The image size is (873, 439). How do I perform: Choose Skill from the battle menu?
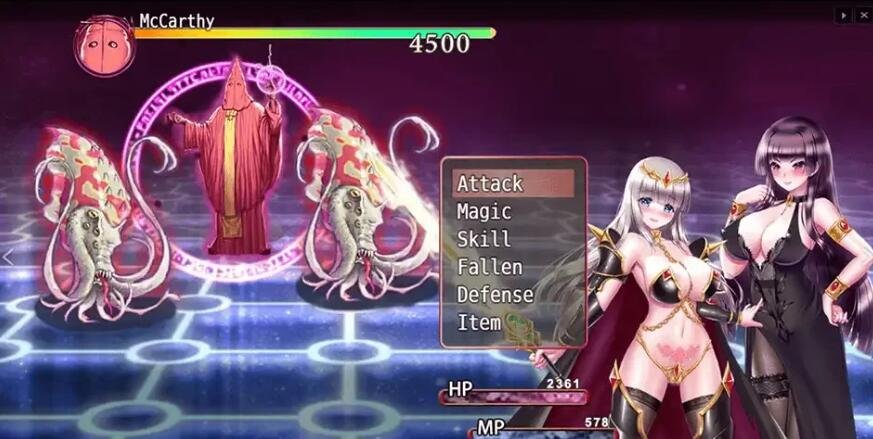tap(512, 239)
